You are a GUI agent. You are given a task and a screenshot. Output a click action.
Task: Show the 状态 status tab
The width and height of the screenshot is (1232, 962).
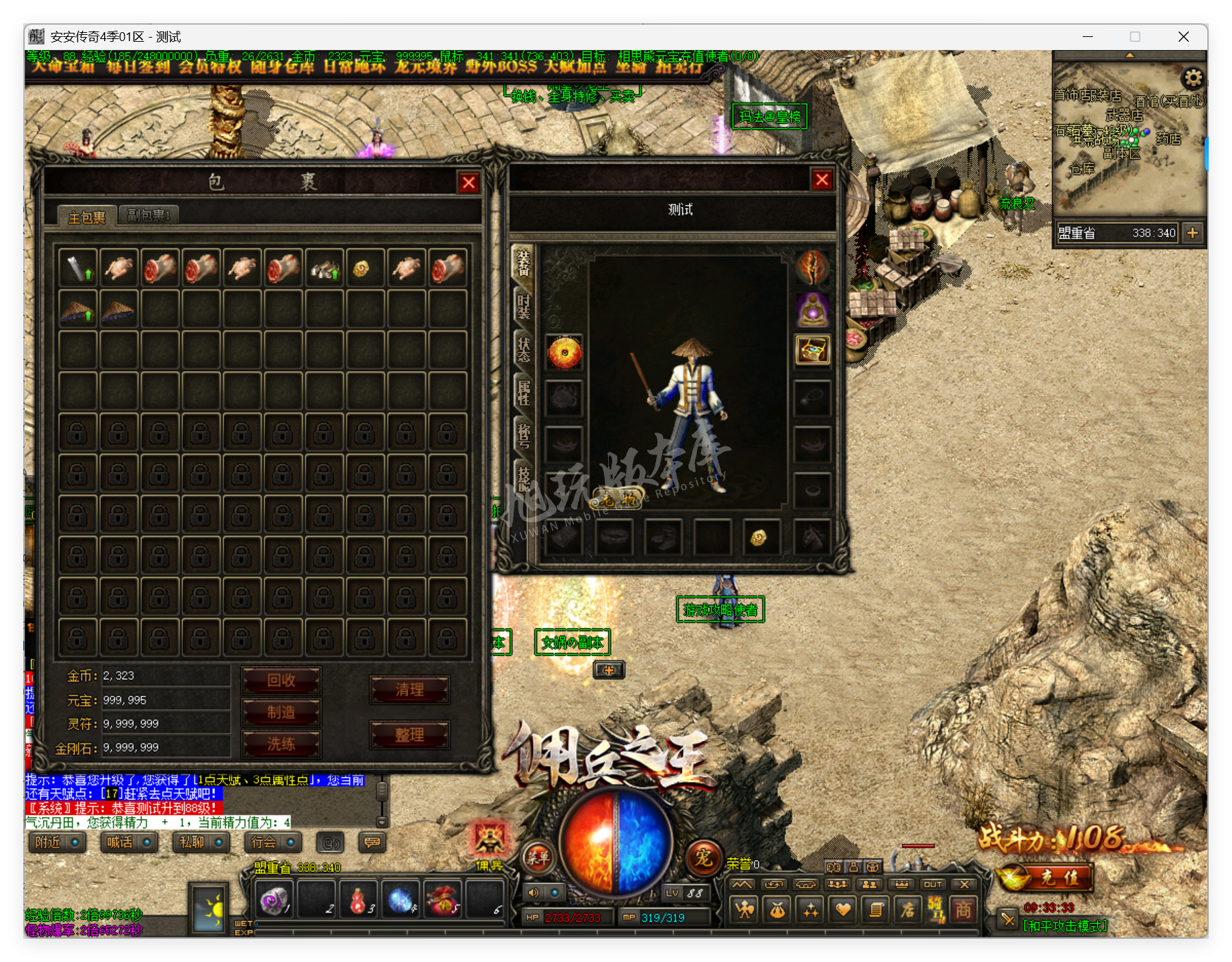[524, 349]
